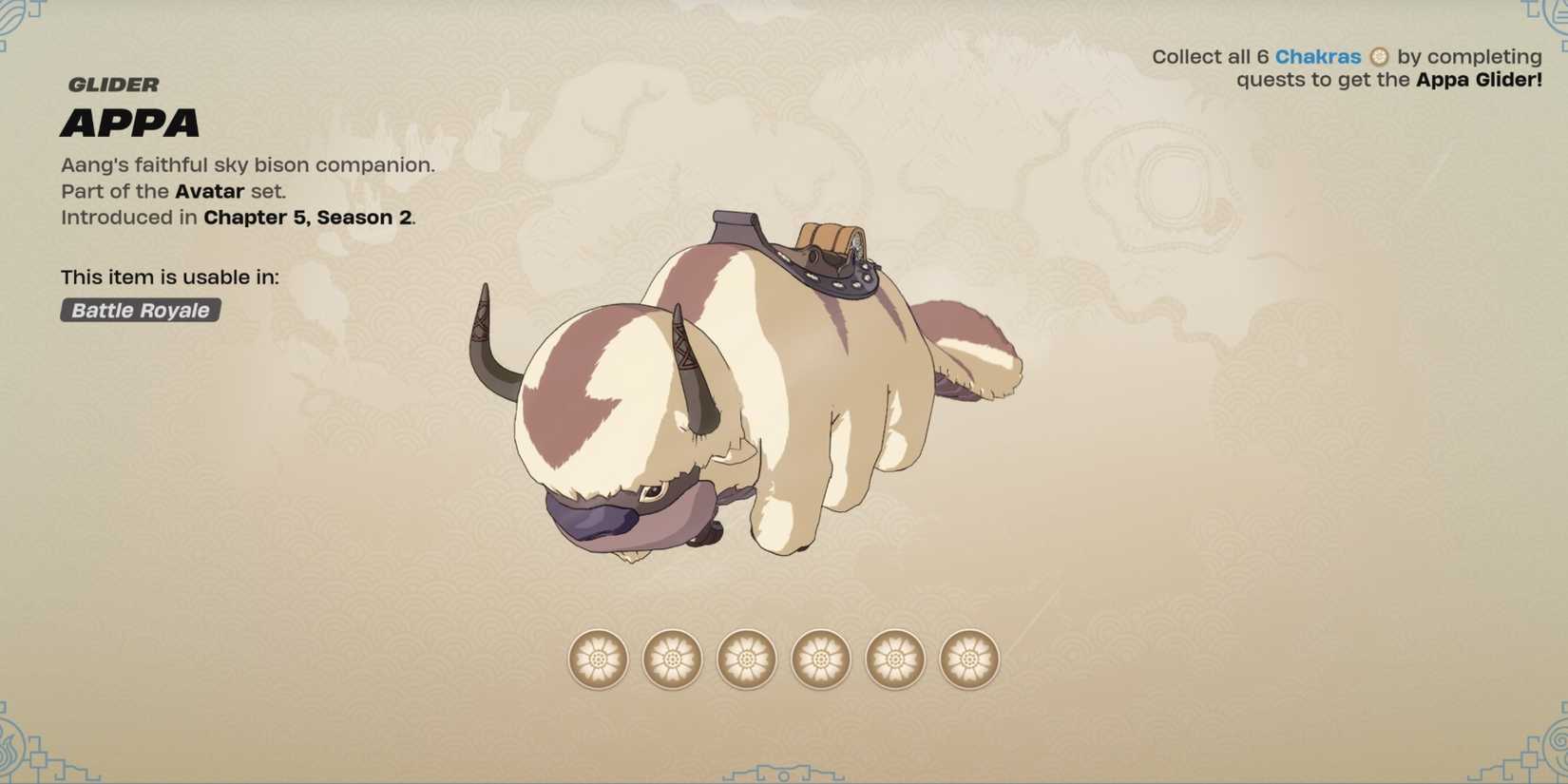
Task: Toggle the last Chakra medallion's collected state
Action: (970, 660)
